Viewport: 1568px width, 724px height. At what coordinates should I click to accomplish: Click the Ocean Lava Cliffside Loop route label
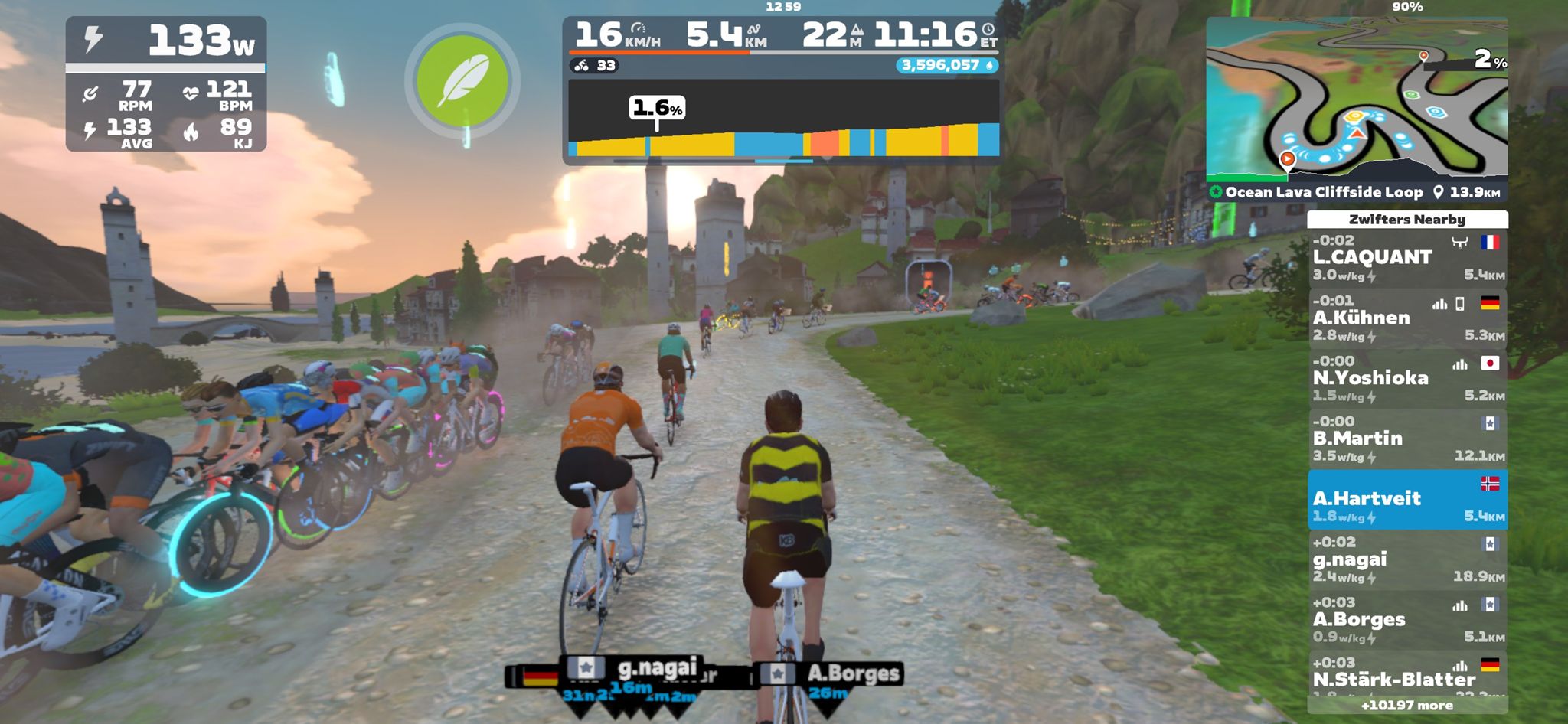click(1323, 192)
